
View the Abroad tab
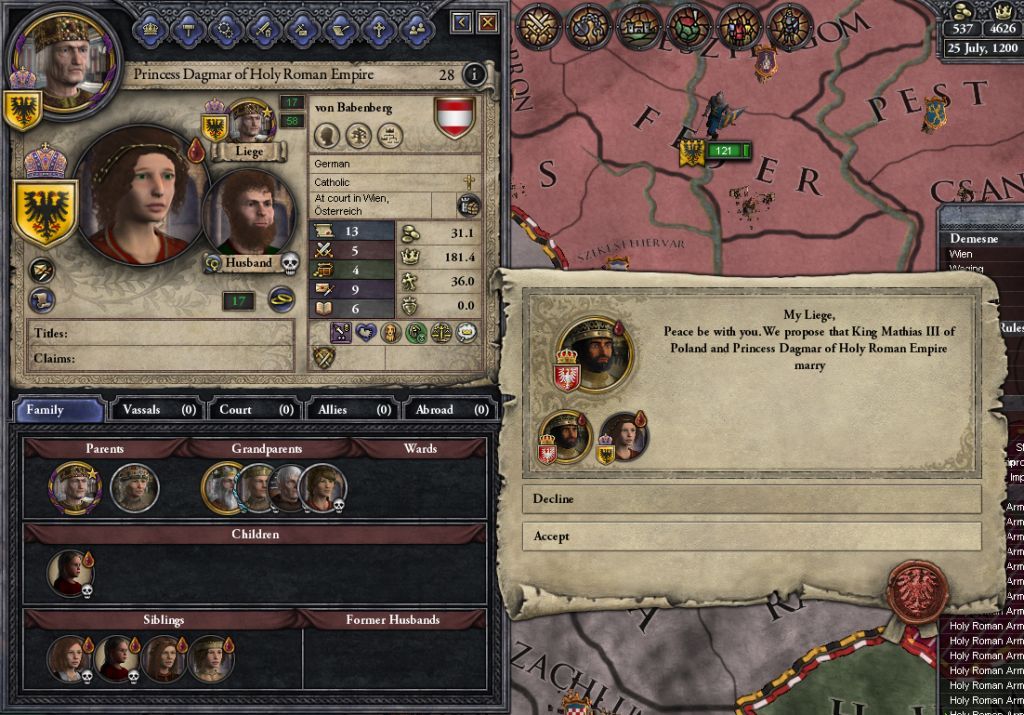coord(448,410)
